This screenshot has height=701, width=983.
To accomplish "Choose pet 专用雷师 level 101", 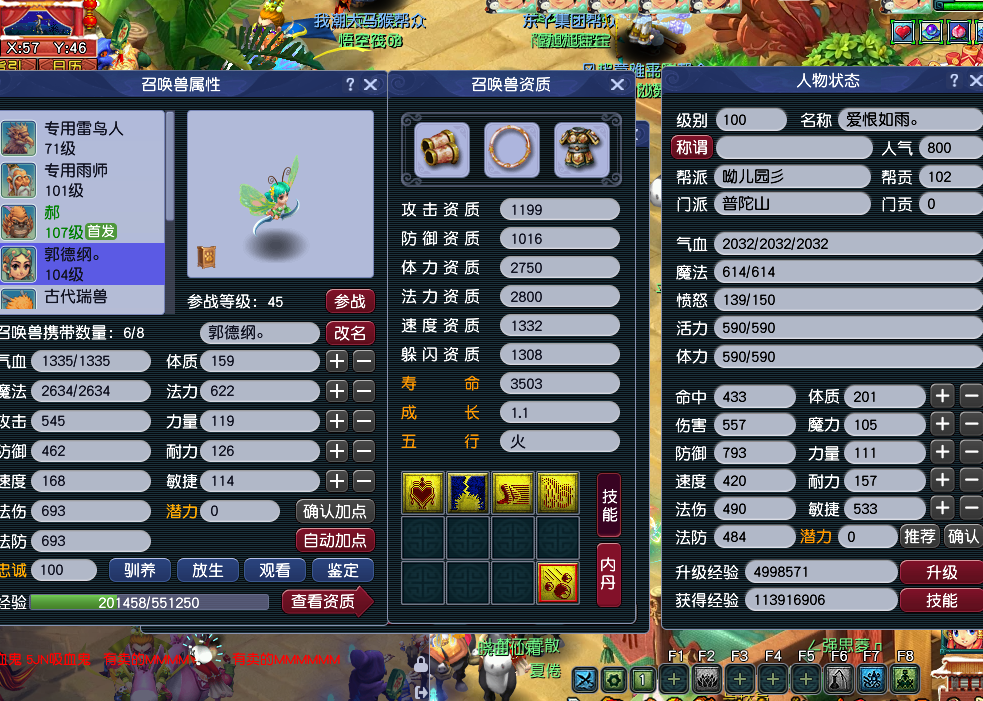I will 83,180.
